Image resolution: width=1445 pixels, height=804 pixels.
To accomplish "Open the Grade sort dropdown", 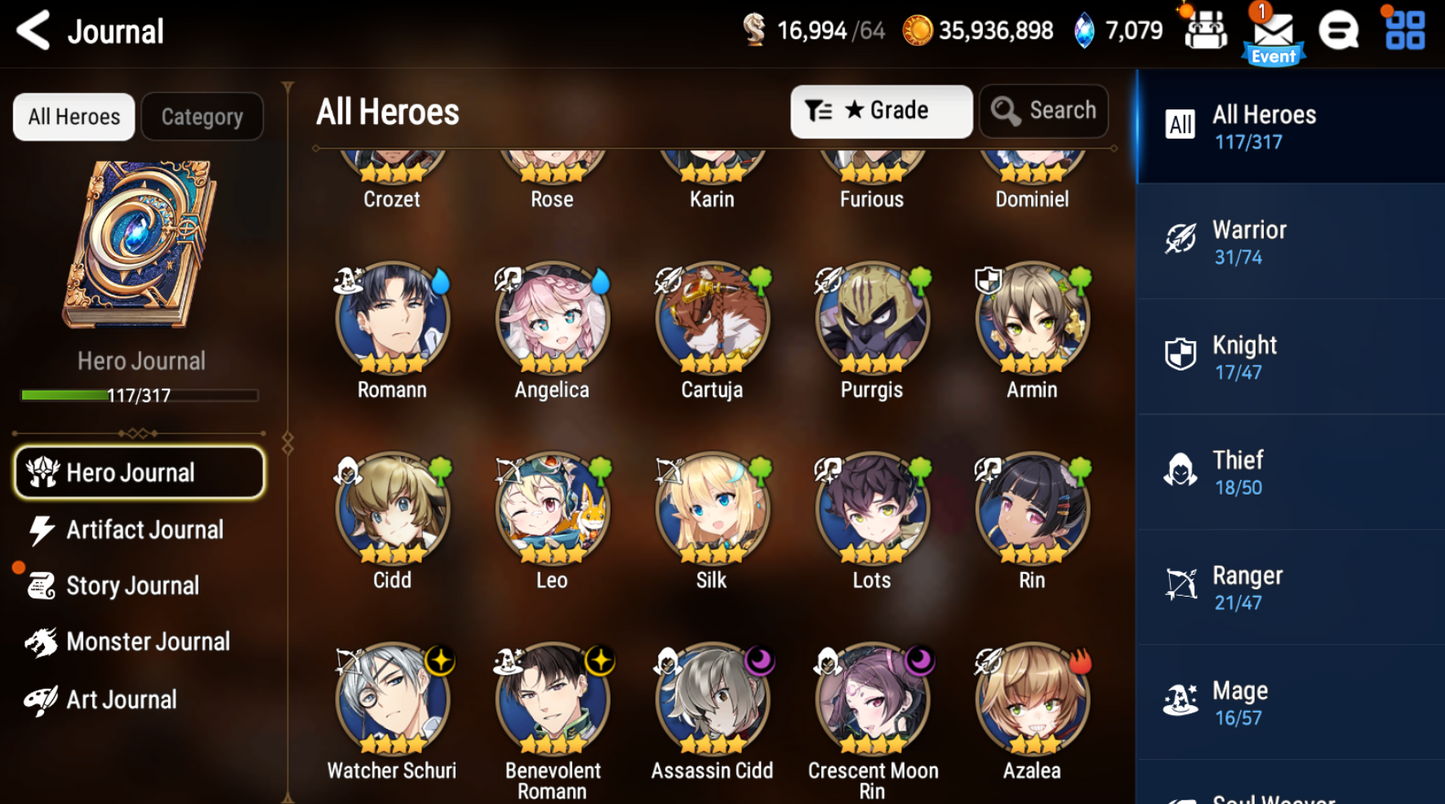I will coord(881,111).
